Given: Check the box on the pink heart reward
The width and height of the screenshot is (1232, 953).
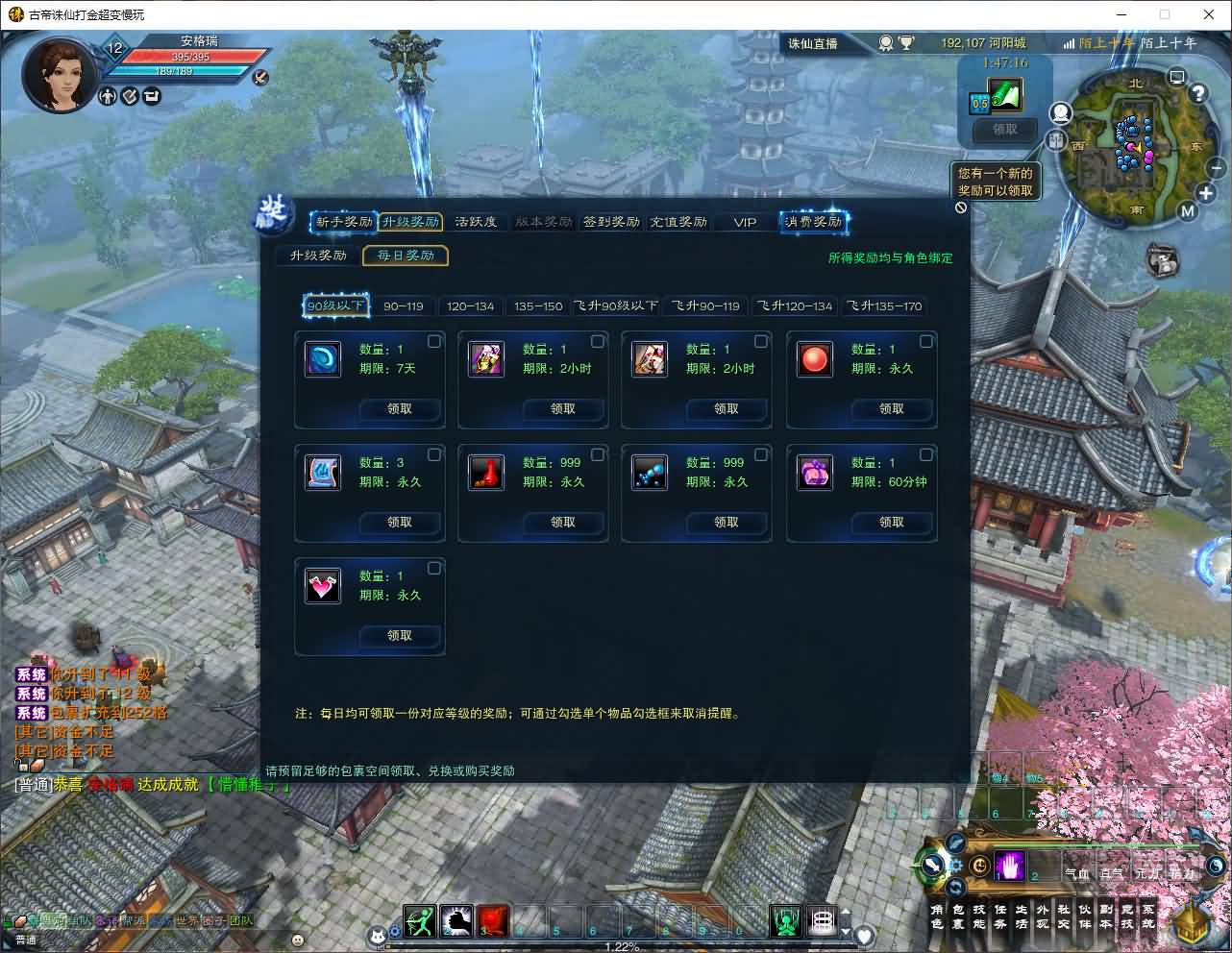Looking at the screenshot, I should click(433, 568).
